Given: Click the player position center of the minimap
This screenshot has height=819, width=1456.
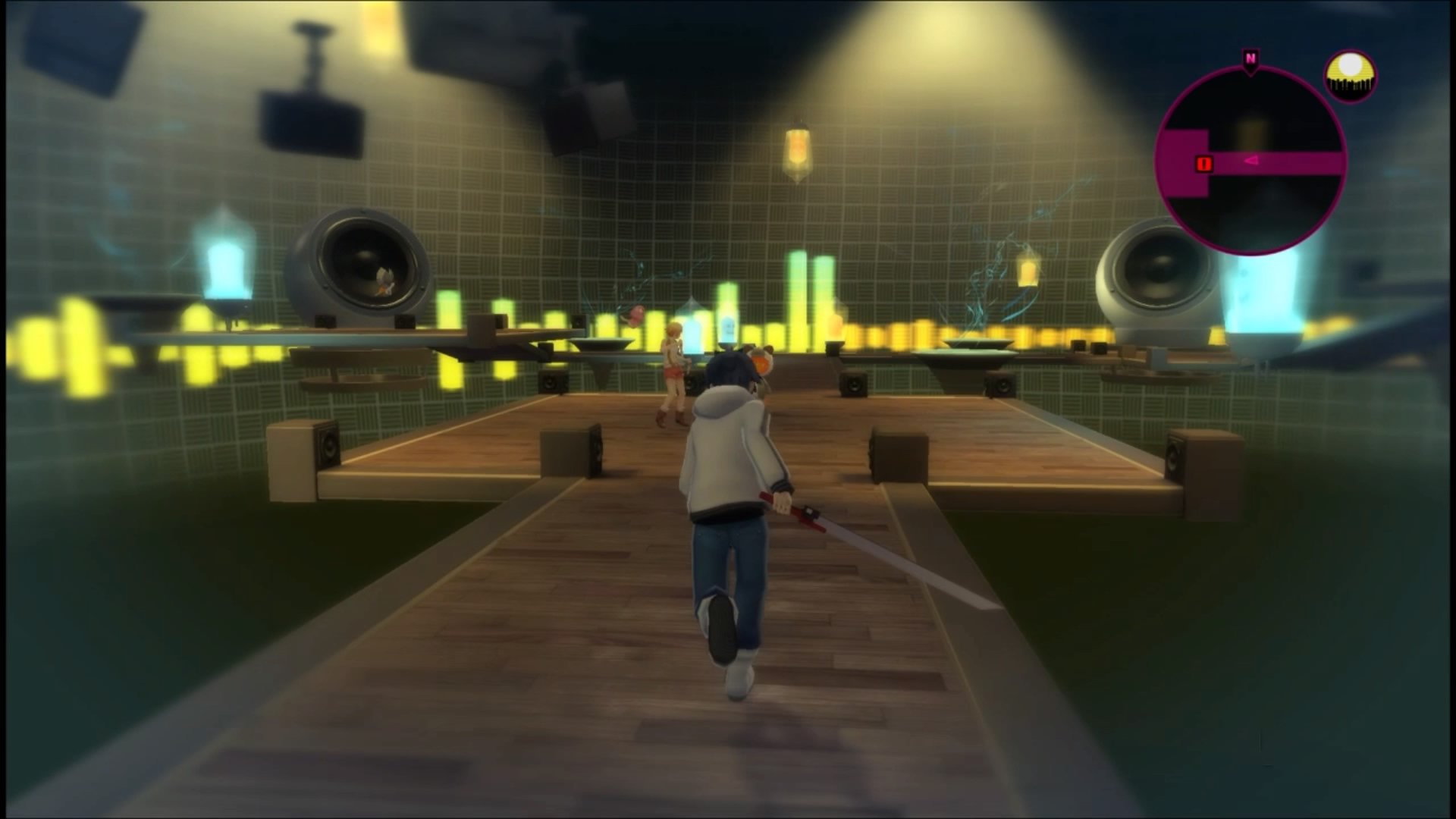Looking at the screenshot, I should click(1250, 159).
